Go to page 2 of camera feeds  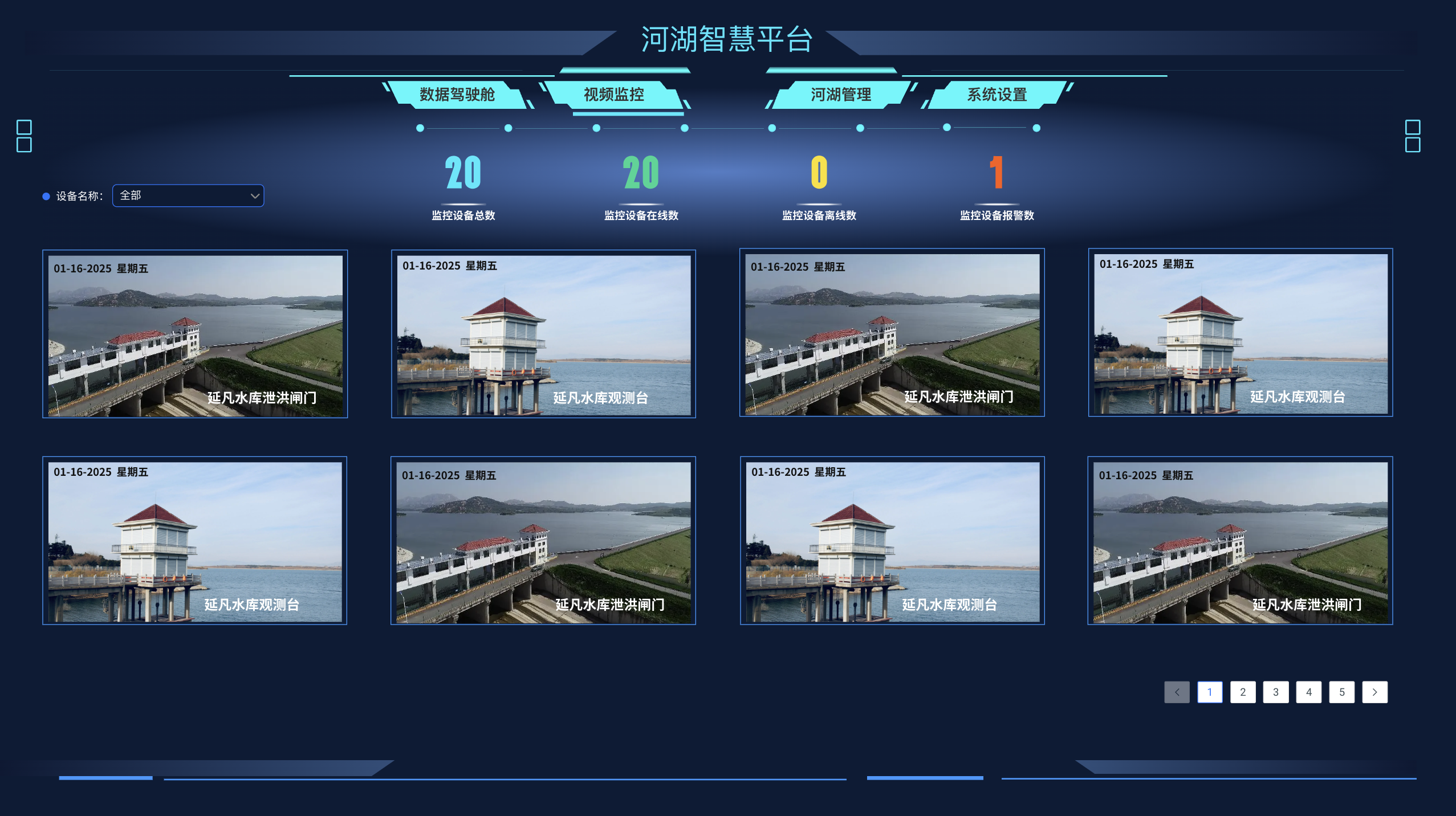point(1243,692)
